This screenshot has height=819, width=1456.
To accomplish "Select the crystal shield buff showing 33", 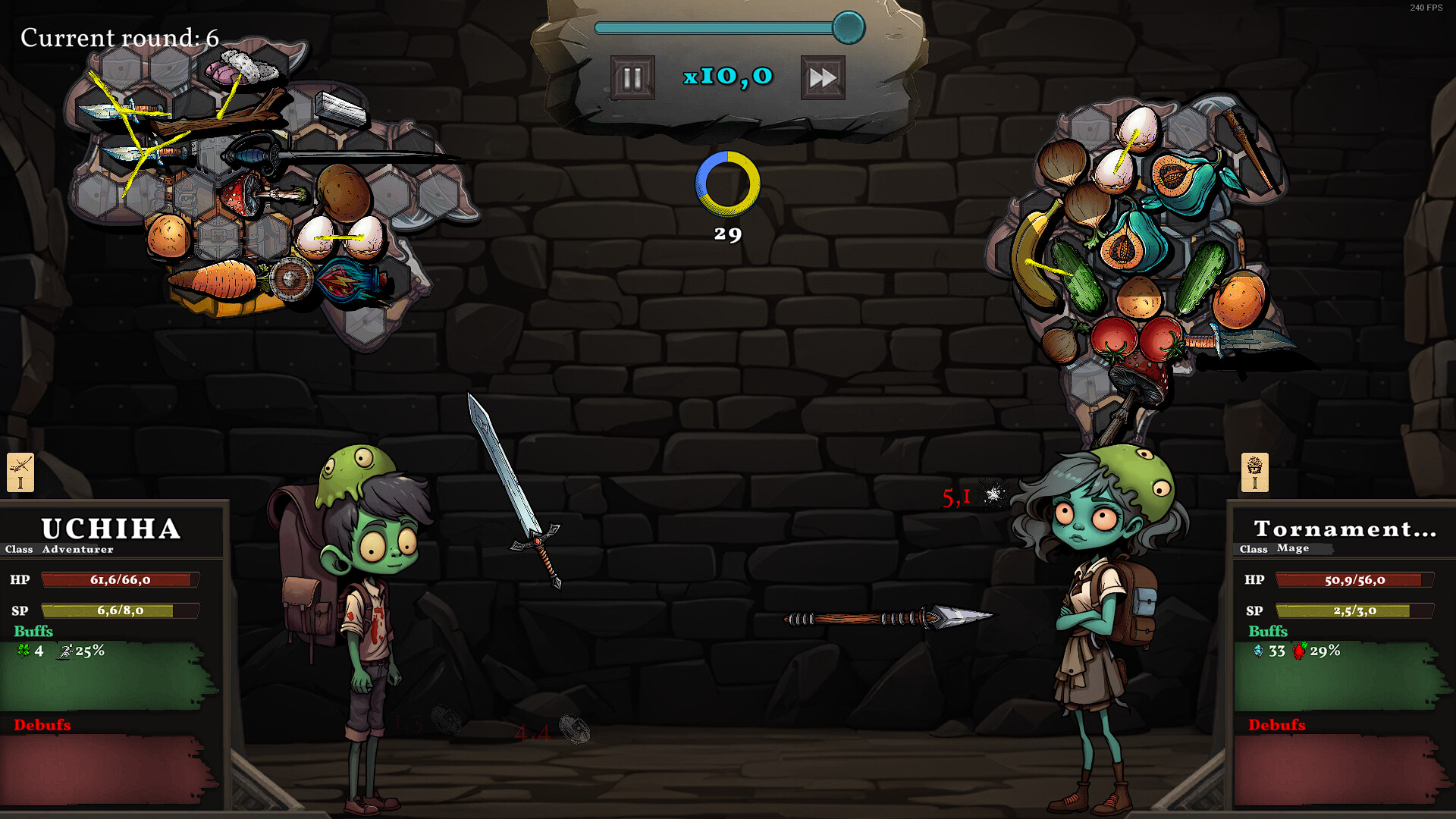I will pos(1259,651).
